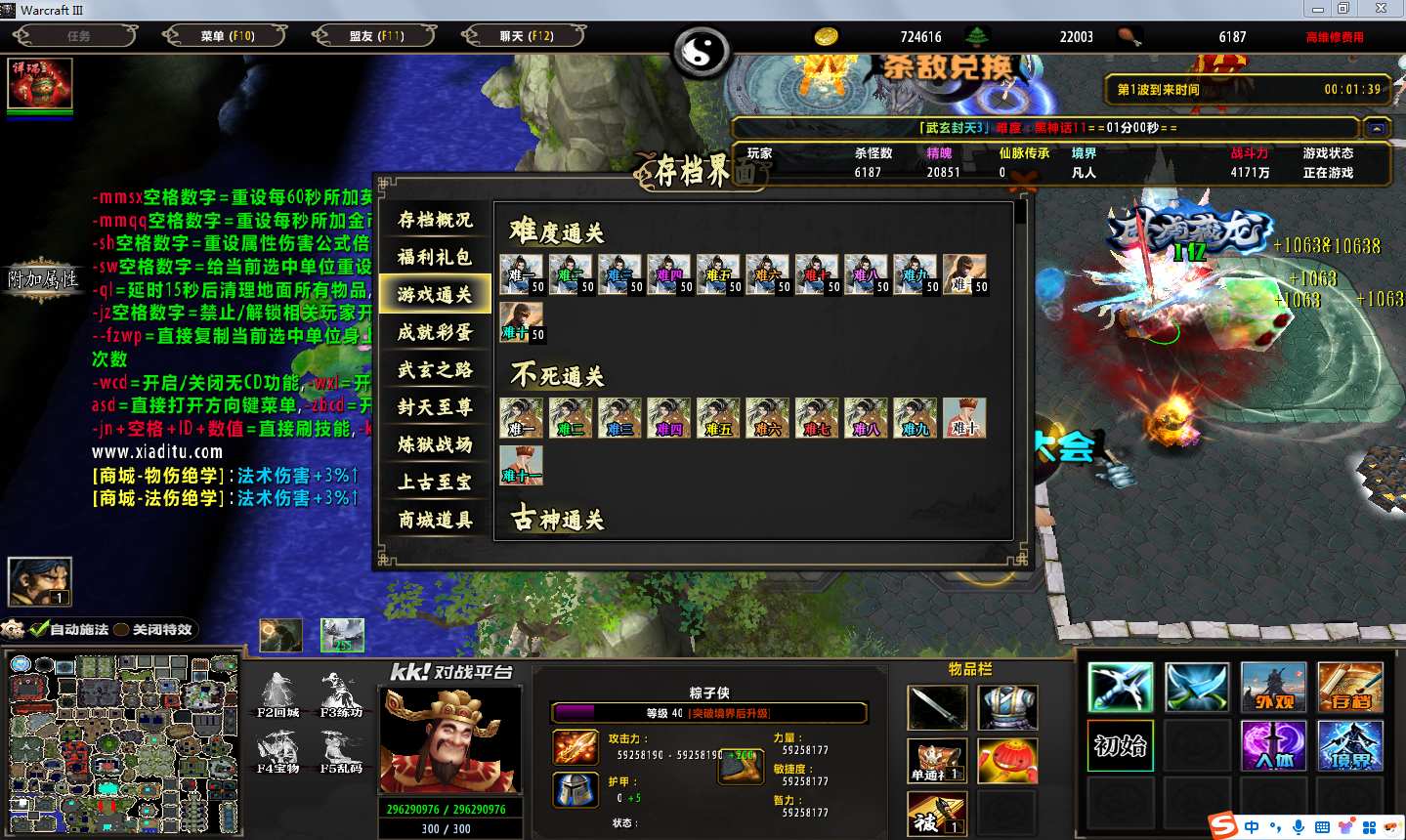Select the 福利礼包 gift pack tab
The image size is (1406, 840).
pyautogui.click(x=435, y=257)
